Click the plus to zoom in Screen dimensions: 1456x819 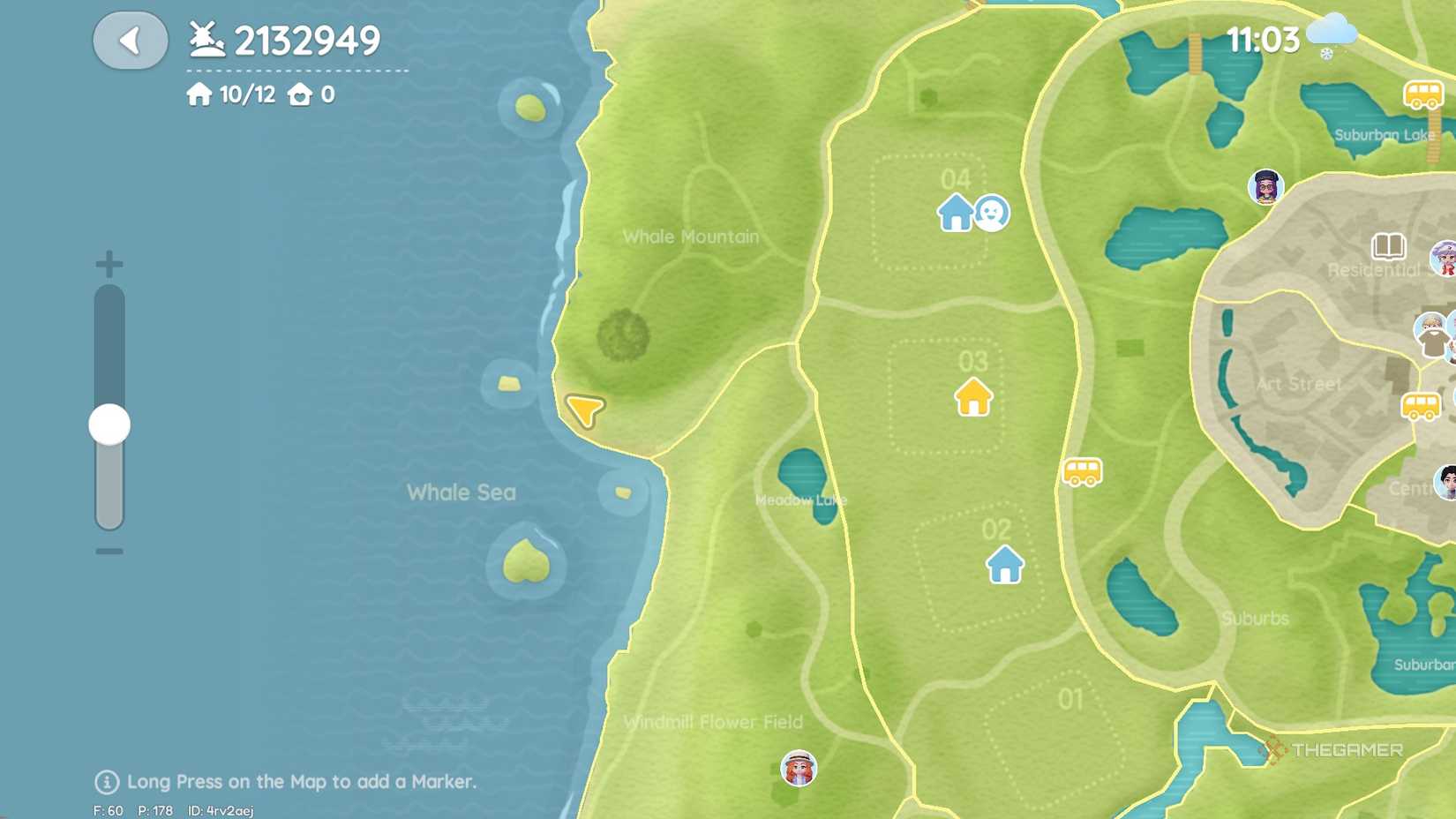(x=108, y=262)
